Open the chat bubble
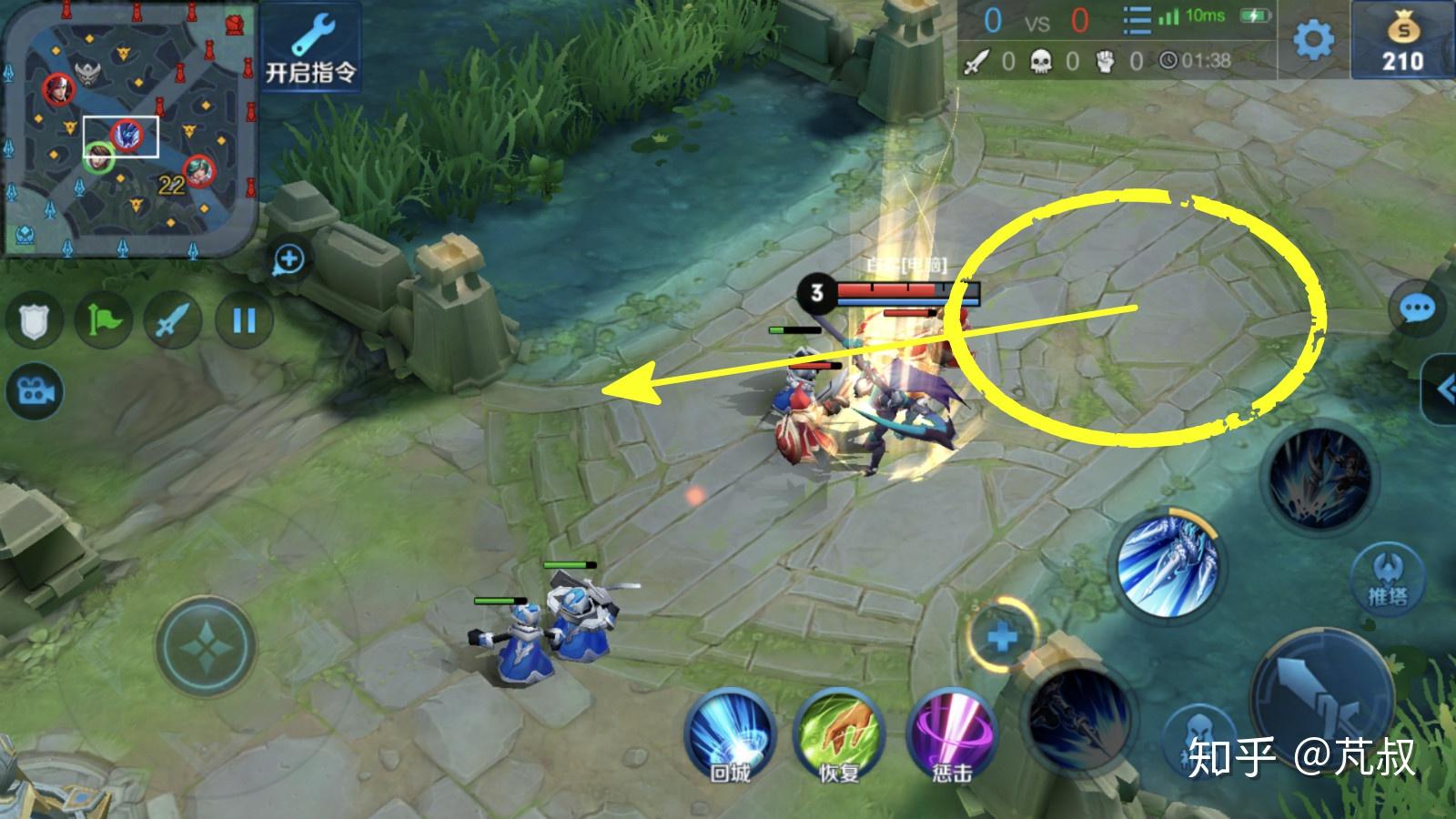1456x819 pixels. (x=1416, y=309)
